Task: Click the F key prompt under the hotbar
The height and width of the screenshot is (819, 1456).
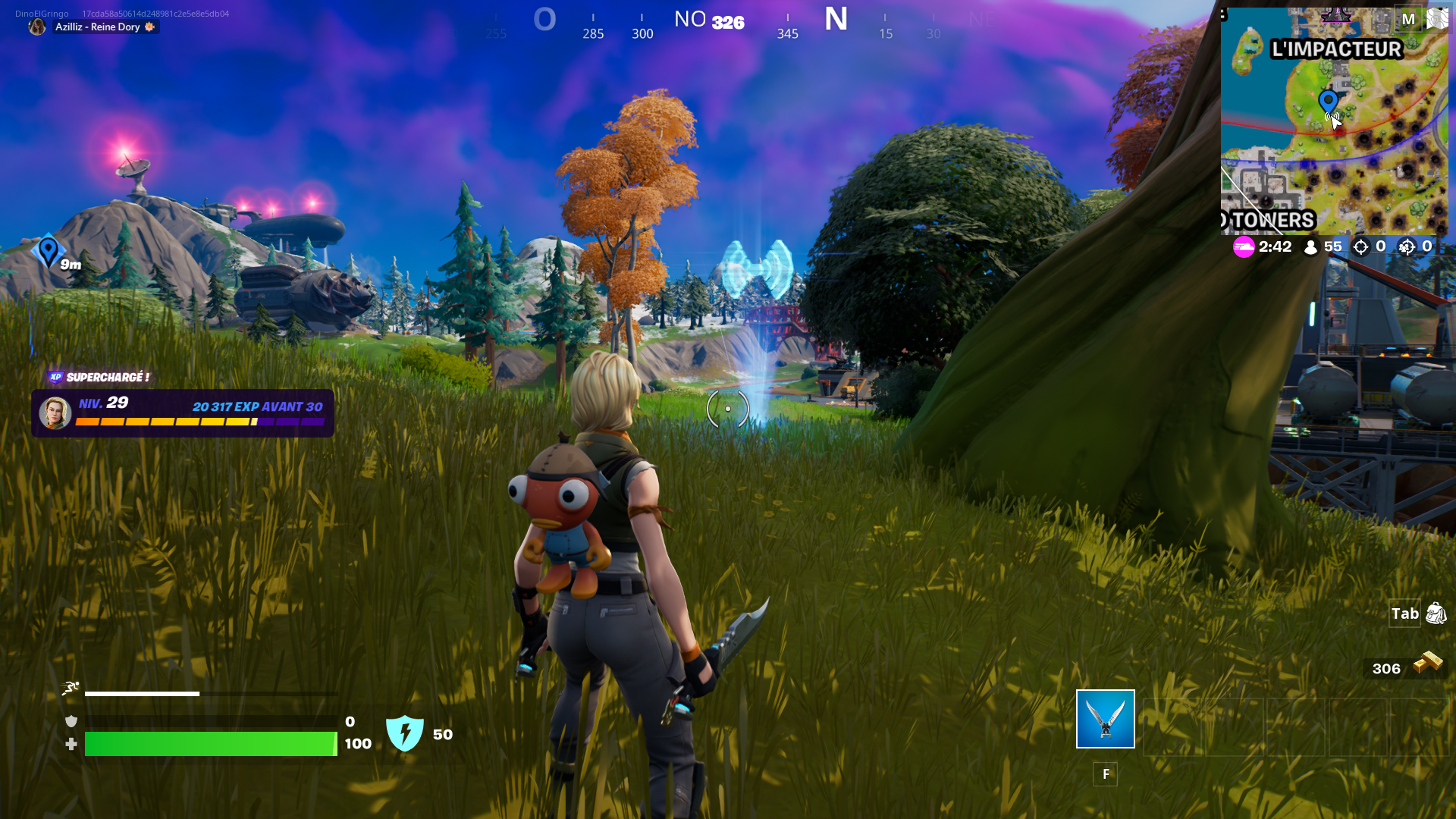Action: click(x=1106, y=773)
